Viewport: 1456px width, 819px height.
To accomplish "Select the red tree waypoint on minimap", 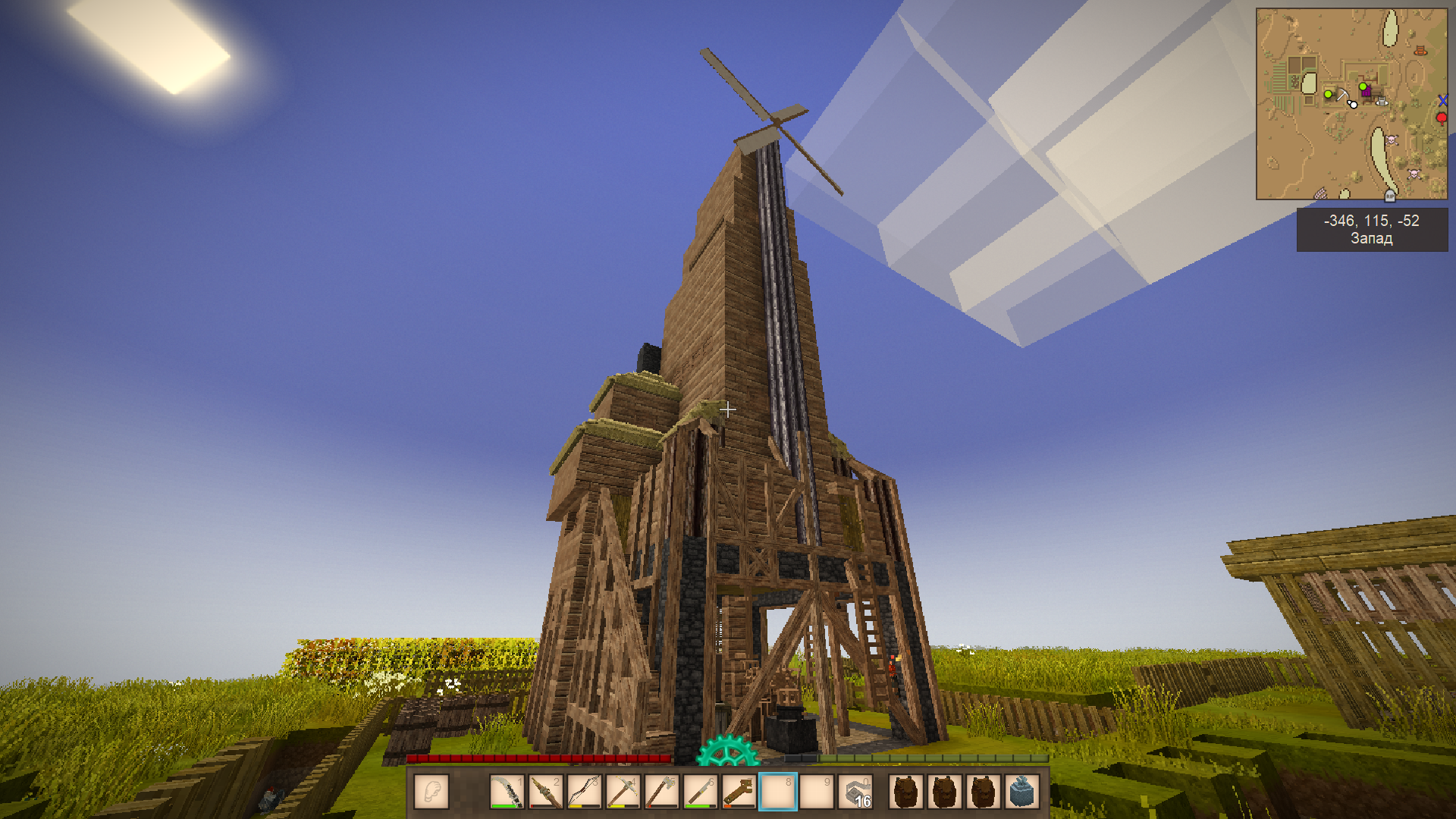I will point(1442,118).
